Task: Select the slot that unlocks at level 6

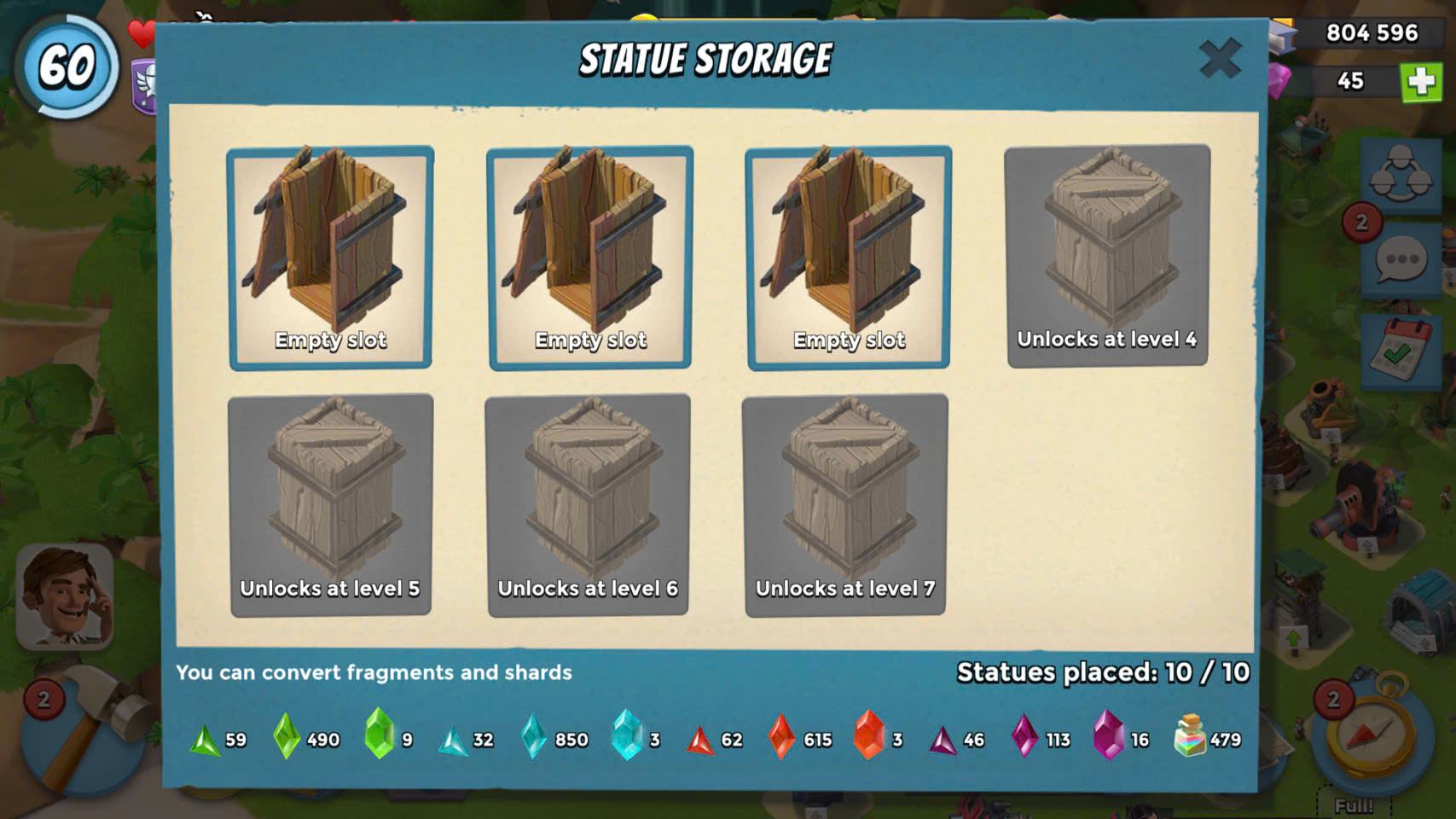Action: point(588,505)
